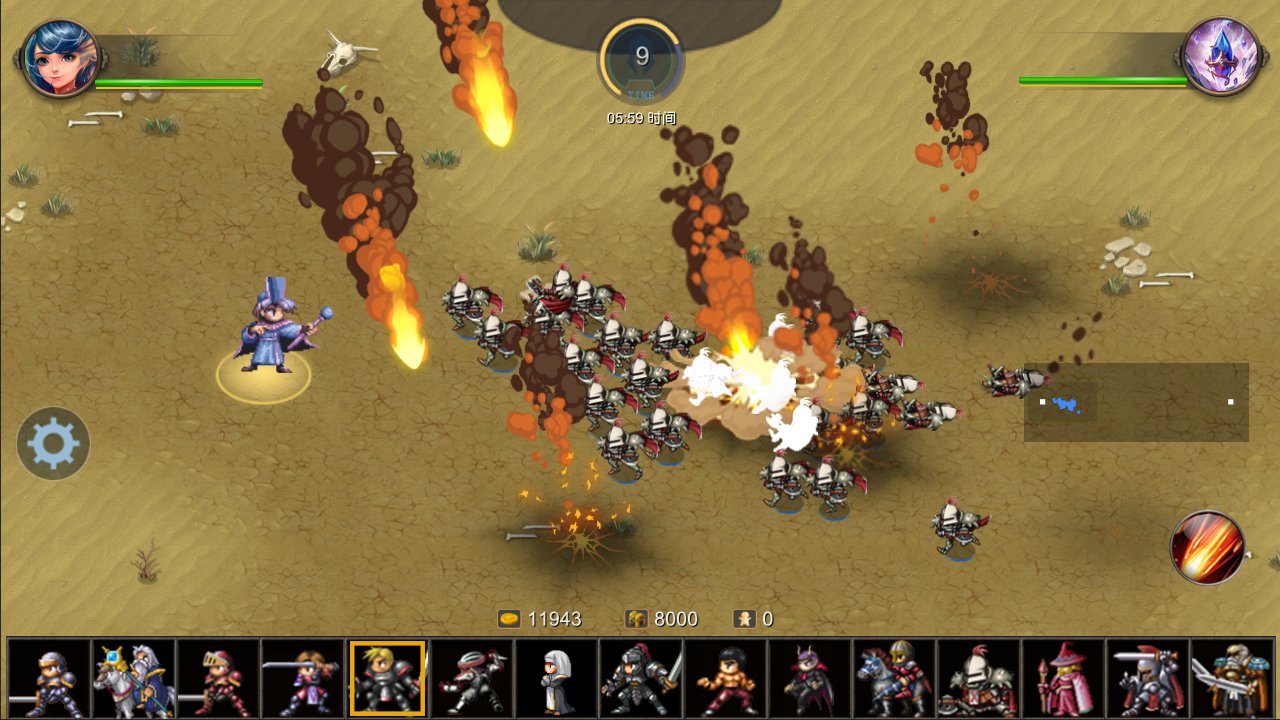This screenshot has width=1280, height=720.
Task: Select the white-hooded priest unit
Action: (556, 679)
